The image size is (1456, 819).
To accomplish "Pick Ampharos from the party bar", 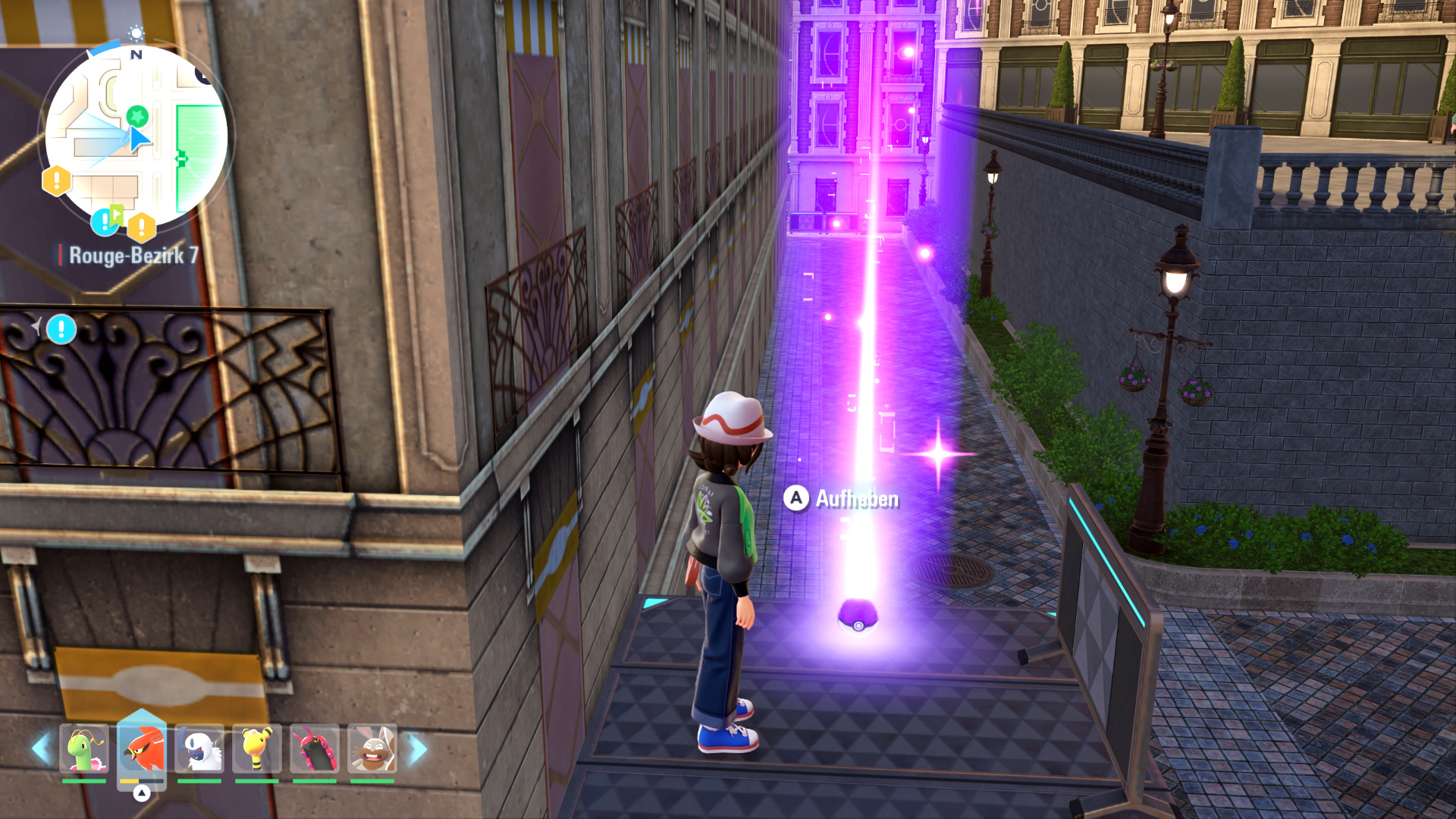I will coord(257,748).
